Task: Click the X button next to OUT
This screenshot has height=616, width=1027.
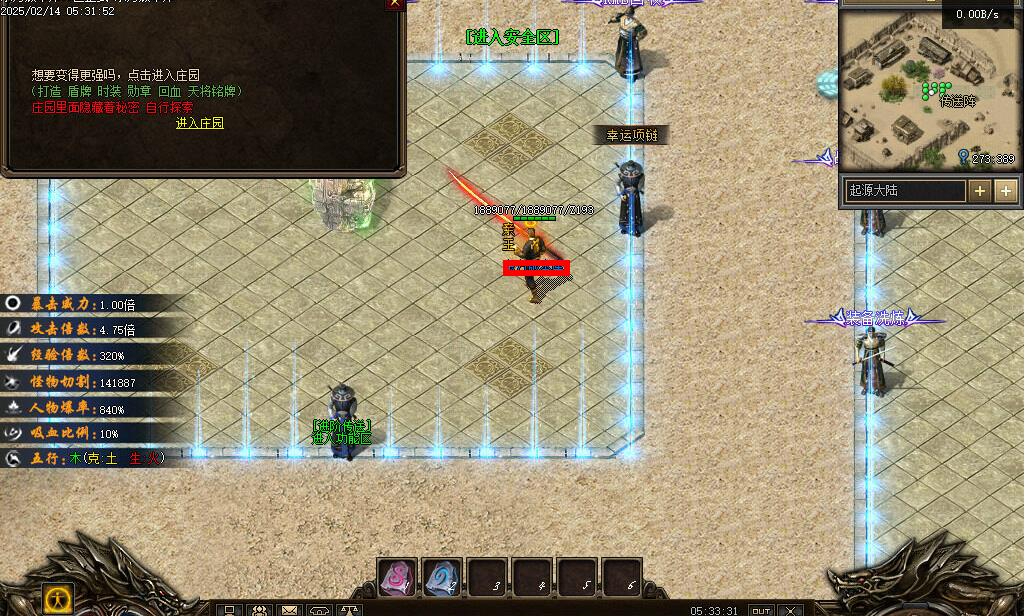Action: pyautogui.click(x=792, y=610)
